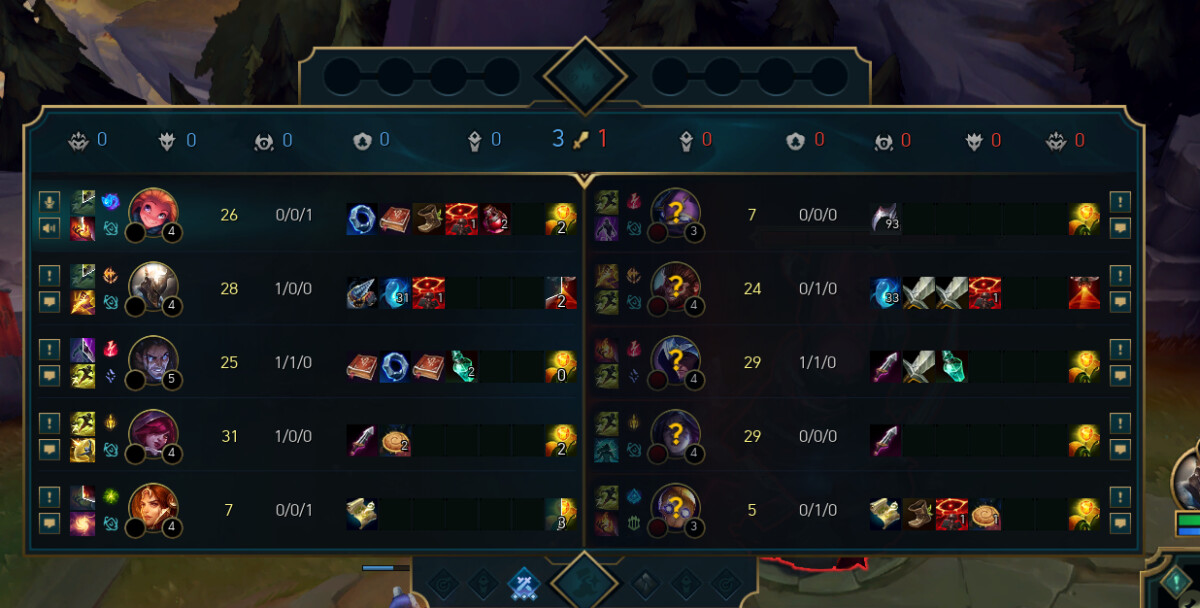Mute chat for the 7 CS enemy player
1200x608 pixels.
(x=1120, y=228)
